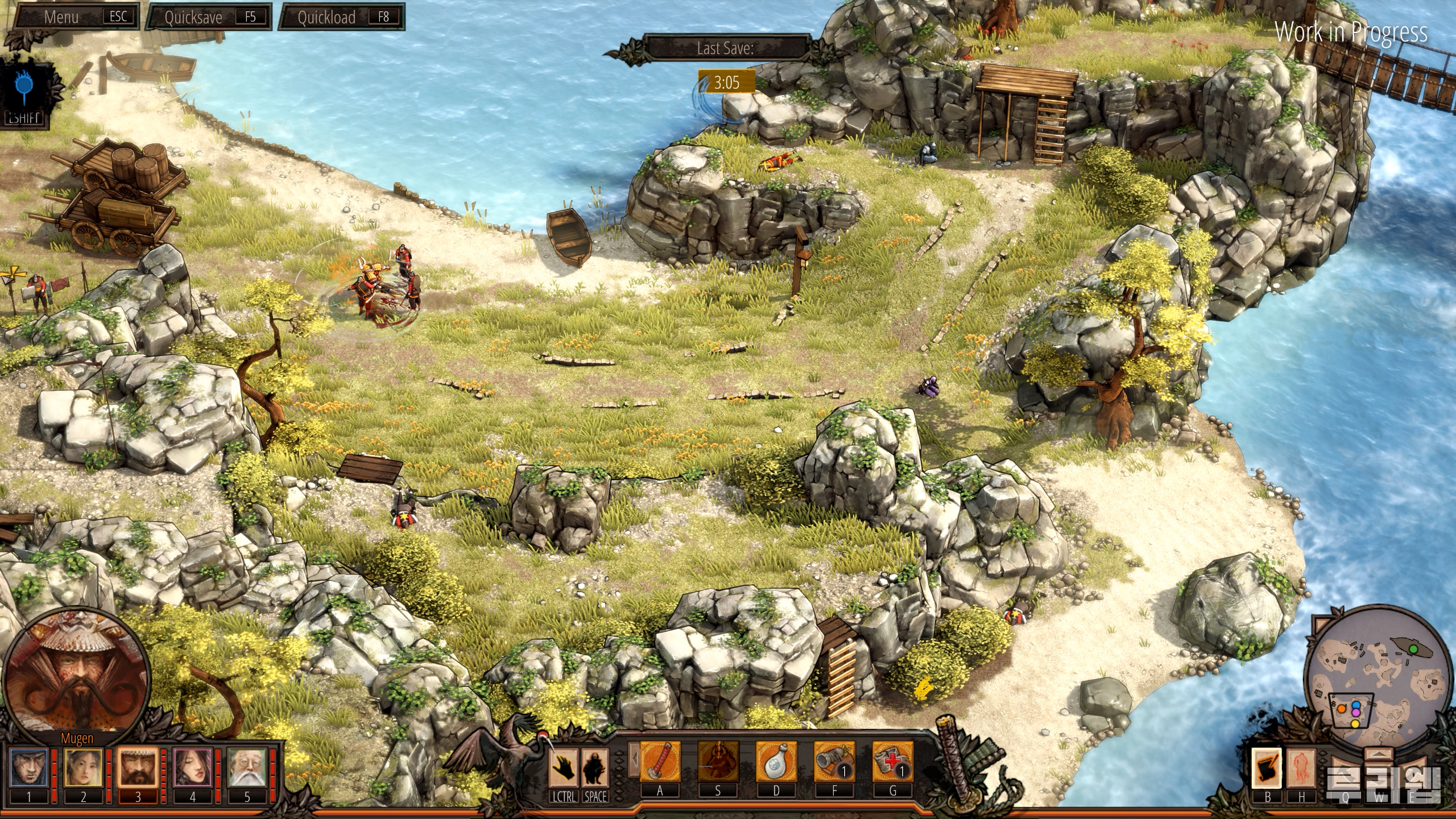Select the masked ninja character portrait
The width and height of the screenshot is (1456, 819).
(x=28, y=767)
